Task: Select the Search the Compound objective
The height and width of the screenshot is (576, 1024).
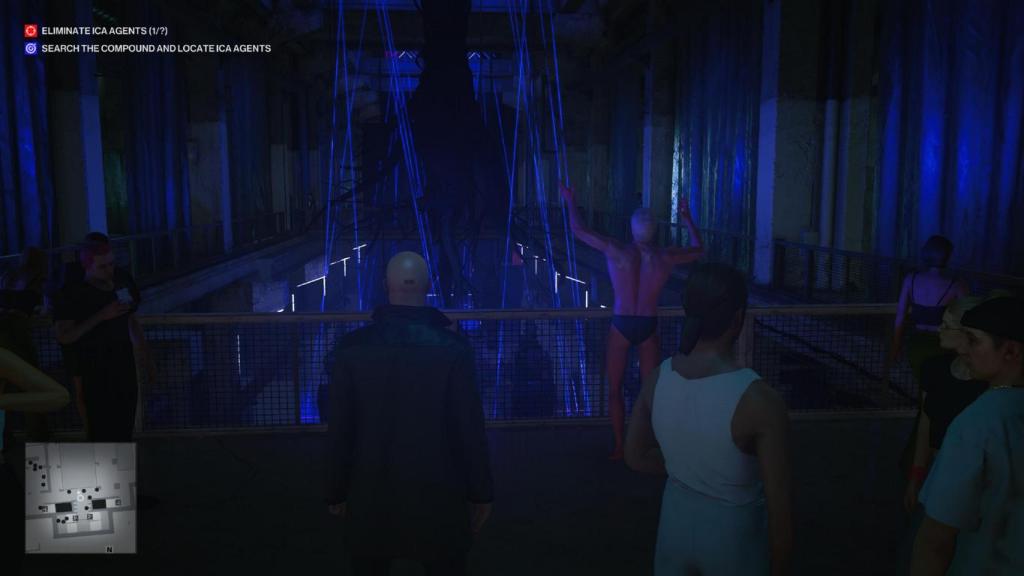Action: click(x=155, y=48)
